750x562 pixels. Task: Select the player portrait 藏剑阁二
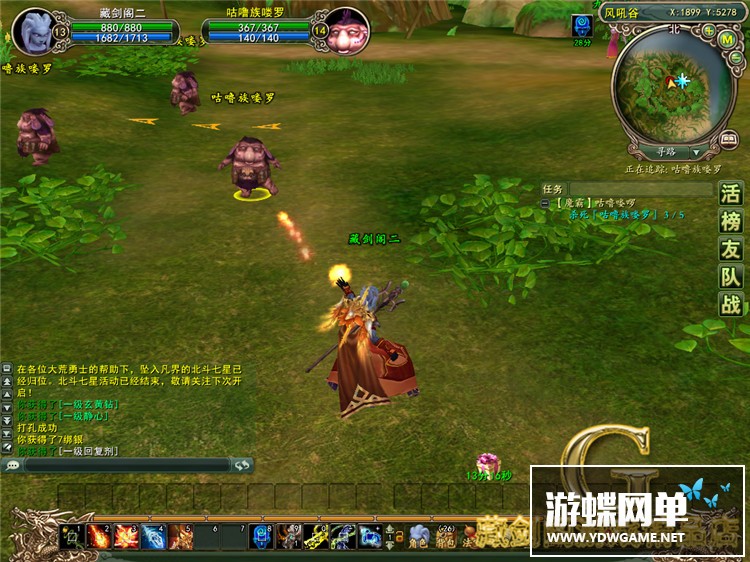pyautogui.click(x=36, y=30)
